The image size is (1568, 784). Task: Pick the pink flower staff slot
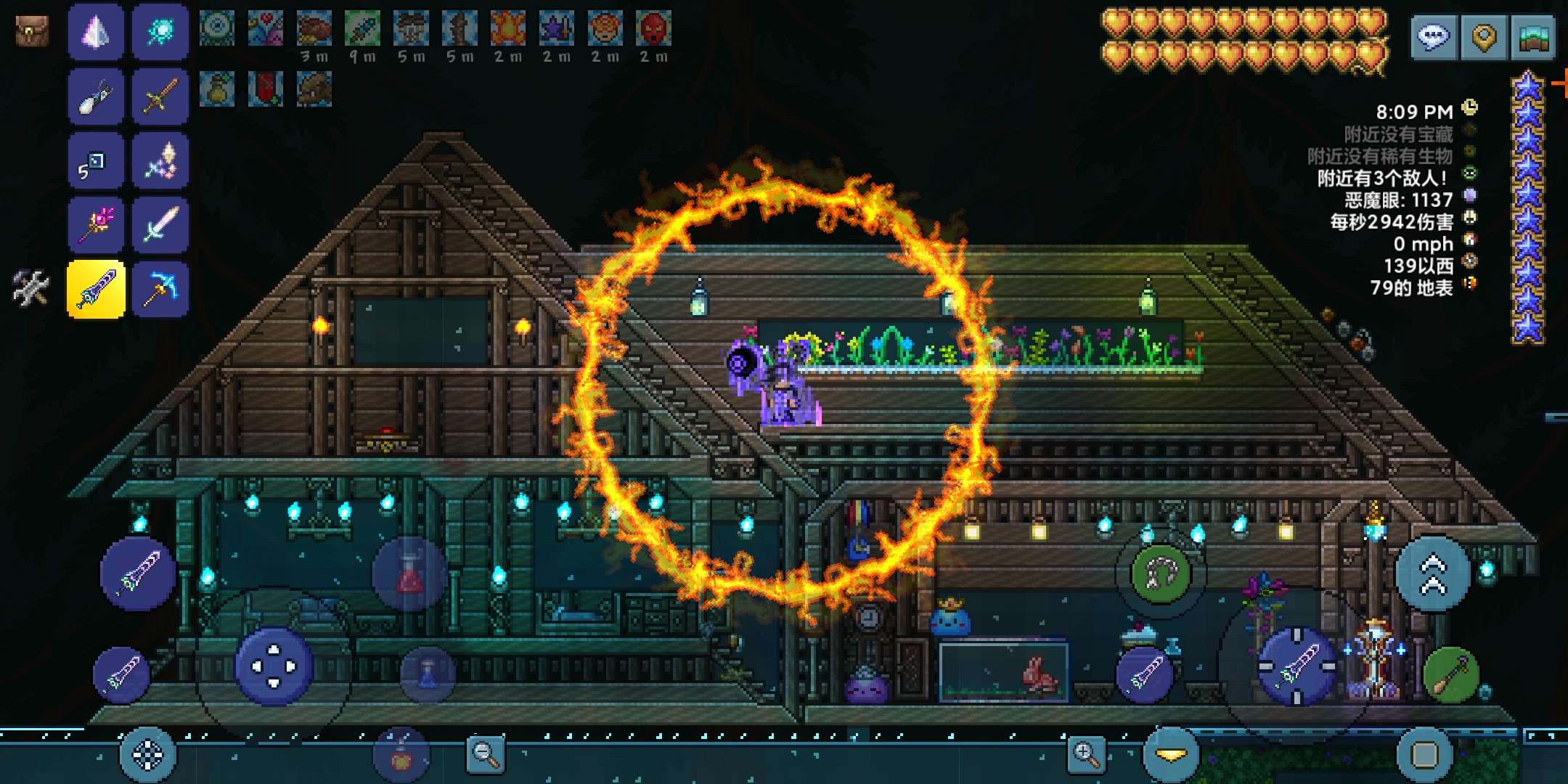[x=96, y=224]
